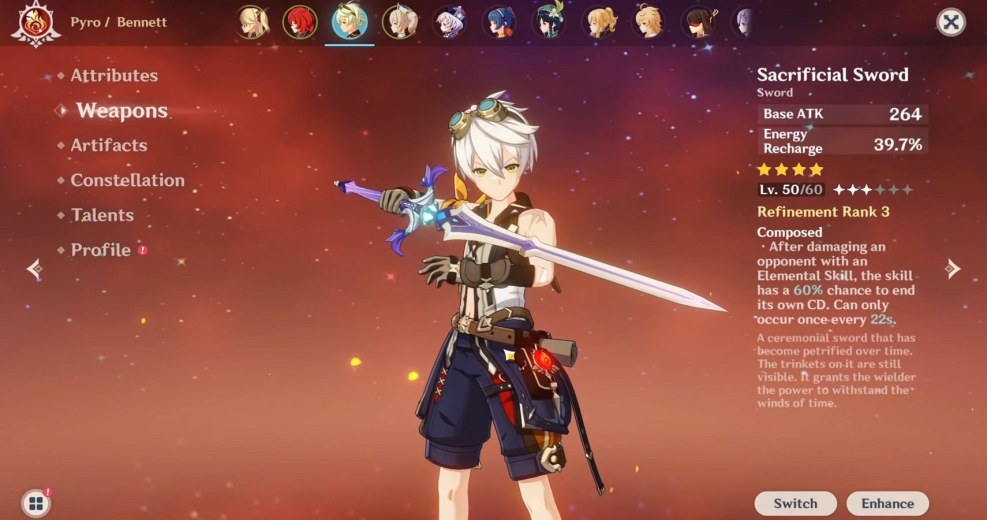Image resolution: width=987 pixels, height=520 pixels.
Task: Go to the next character with right arrow
Action: pyautogui.click(x=953, y=268)
